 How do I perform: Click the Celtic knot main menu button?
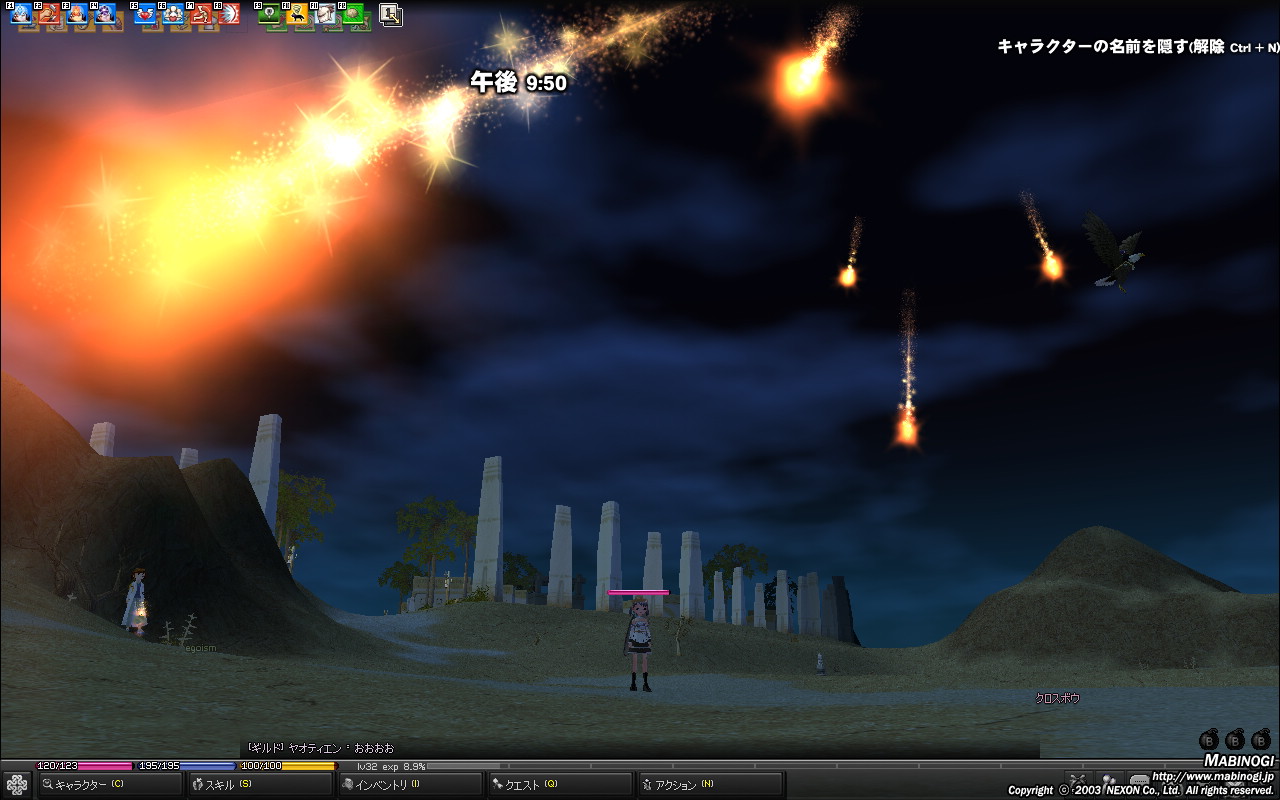click(17, 784)
